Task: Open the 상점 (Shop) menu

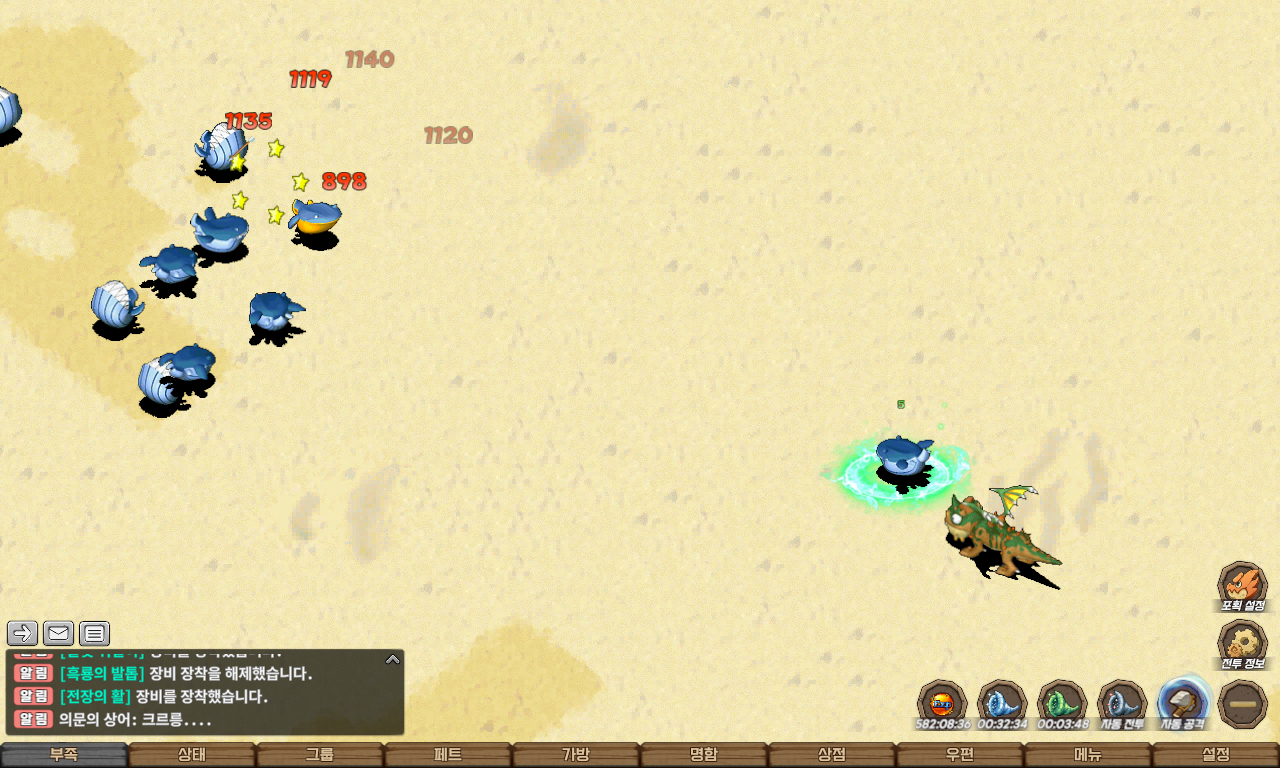Action: (x=832, y=755)
